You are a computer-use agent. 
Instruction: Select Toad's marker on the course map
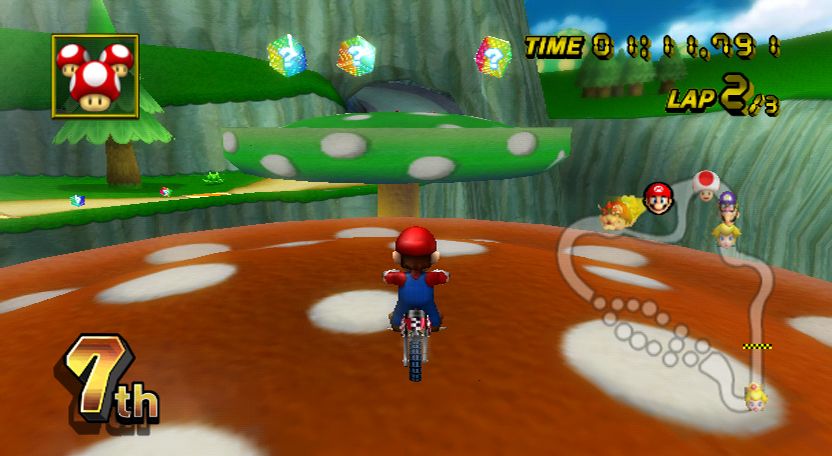[706, 183]
